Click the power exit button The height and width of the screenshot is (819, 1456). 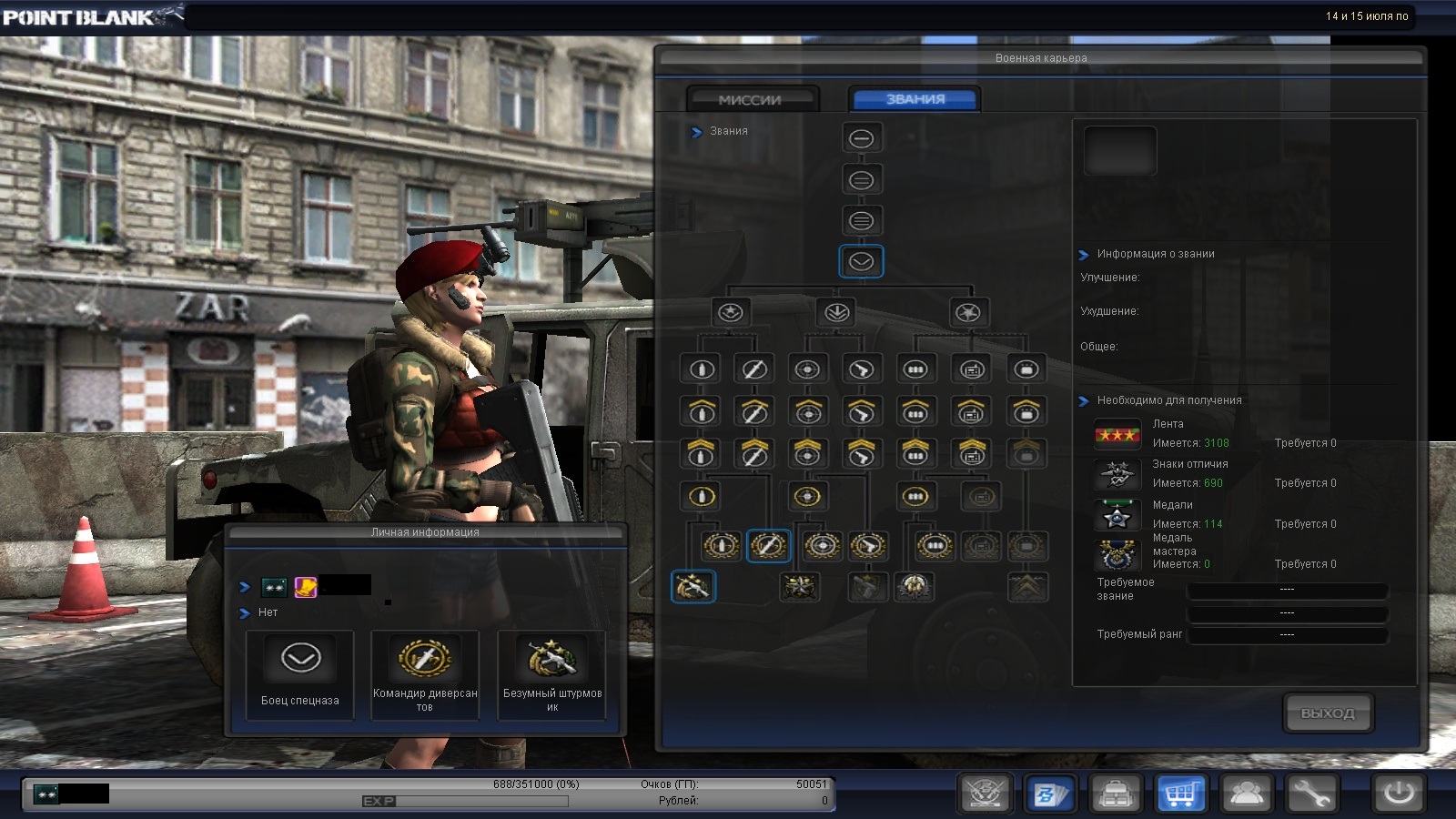(1399, 794)
